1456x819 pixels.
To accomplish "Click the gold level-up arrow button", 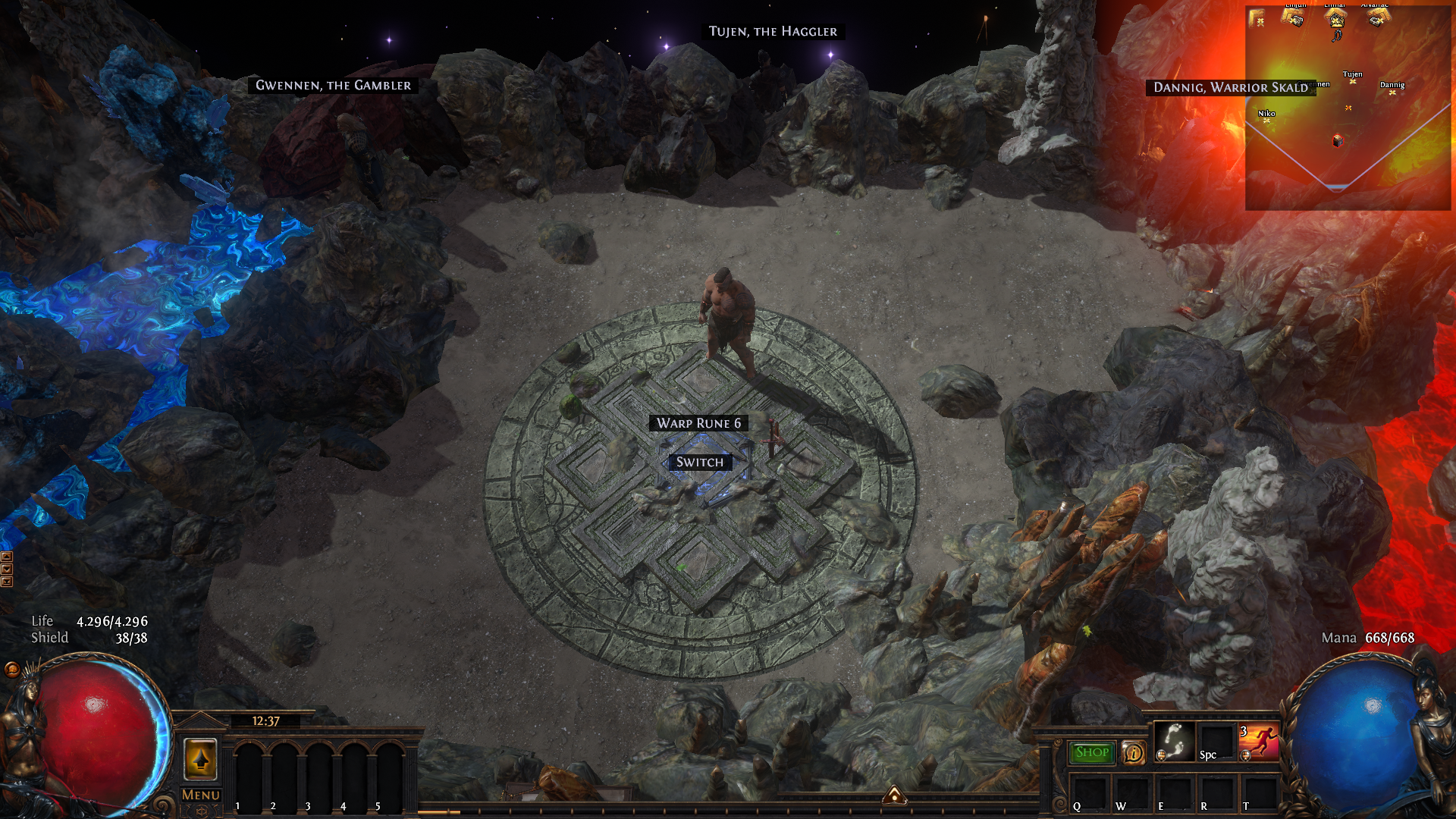I will point(201,758).
